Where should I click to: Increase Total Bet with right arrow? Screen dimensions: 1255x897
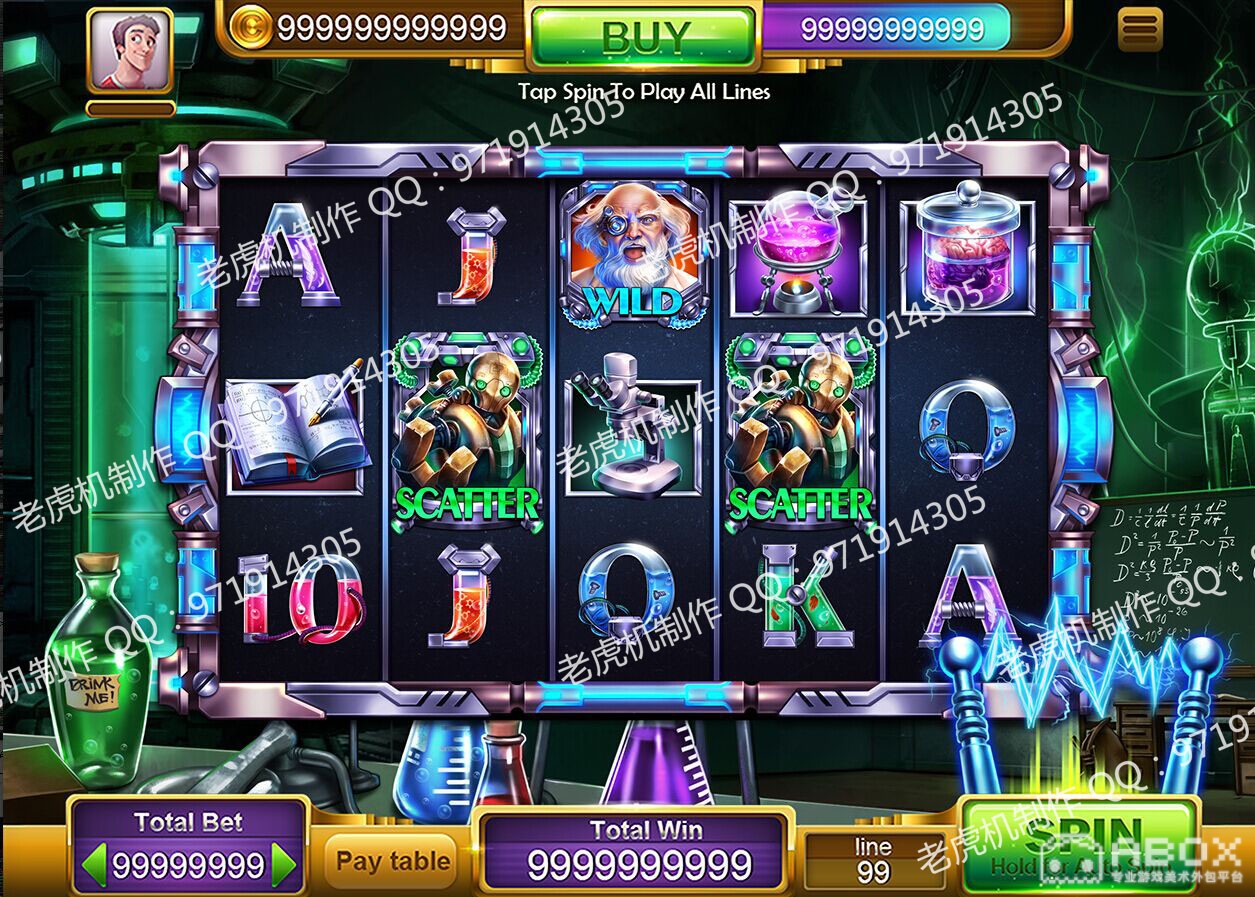(x=284, y=864)
